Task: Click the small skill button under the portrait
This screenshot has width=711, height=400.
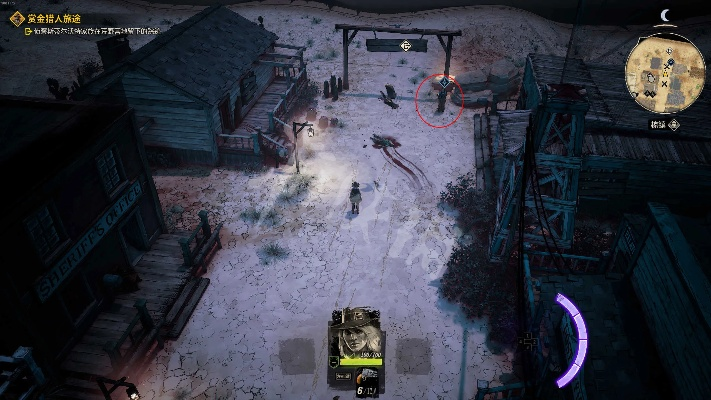Action: point(343,374)
